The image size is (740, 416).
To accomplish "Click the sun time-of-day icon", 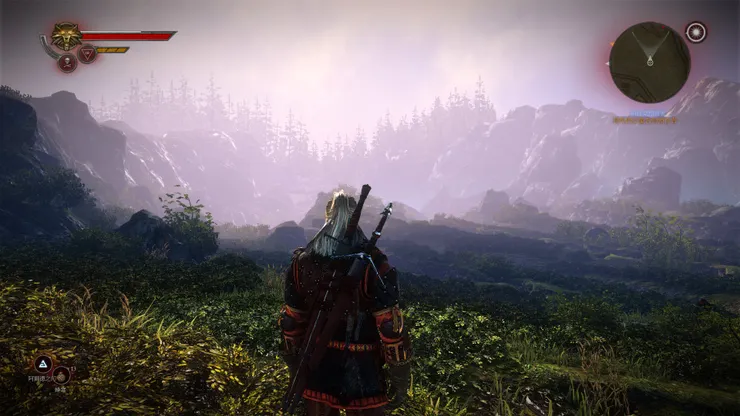I will [696, 32].
